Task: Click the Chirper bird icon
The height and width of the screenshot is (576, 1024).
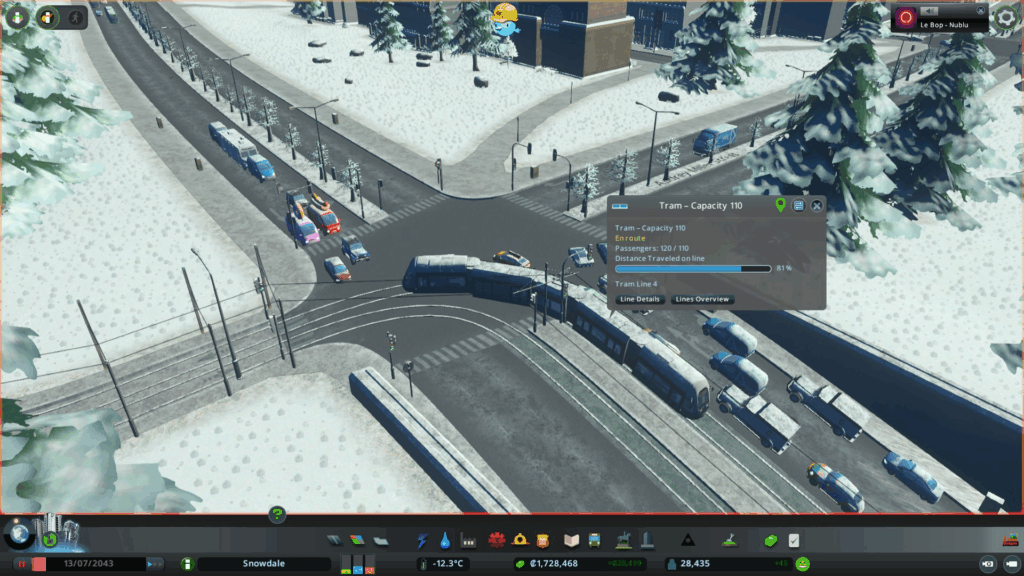Action: pos(505,20)
